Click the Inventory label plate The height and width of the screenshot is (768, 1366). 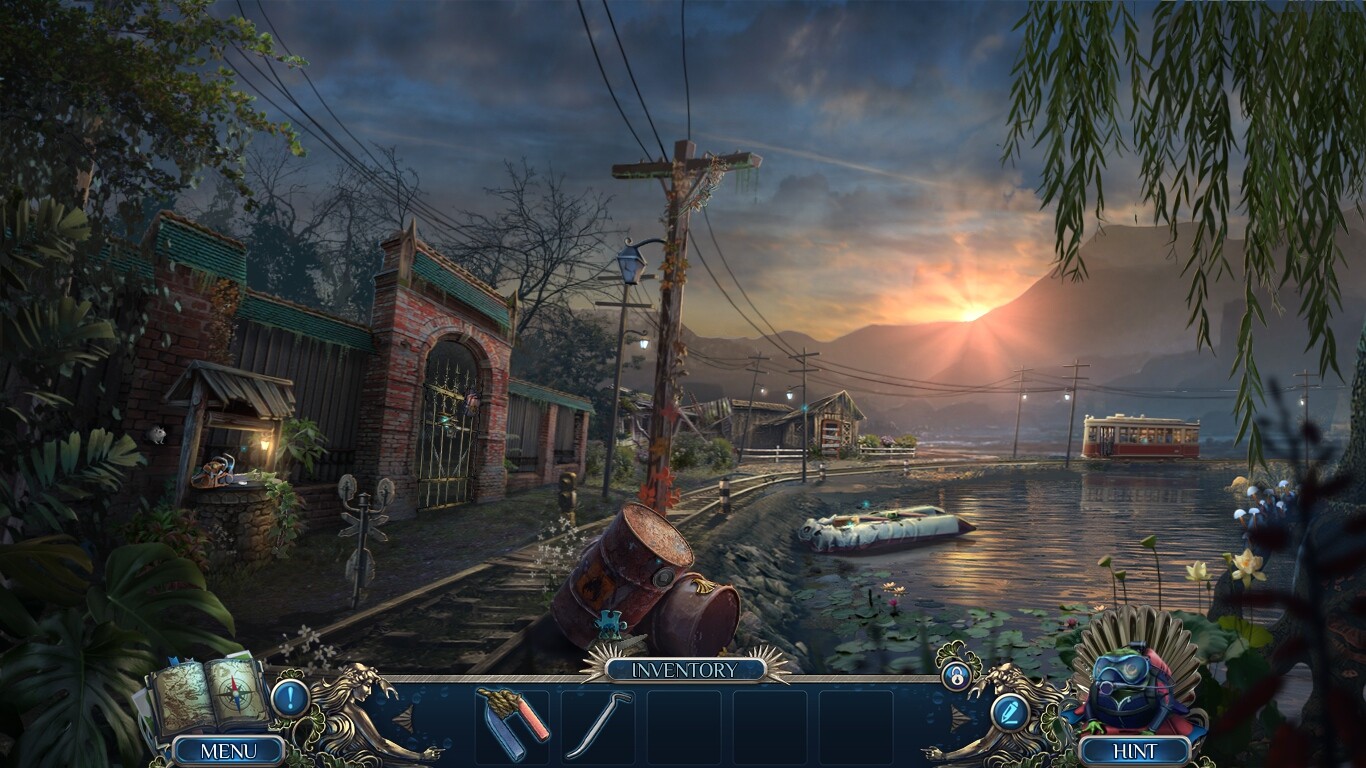[x=685, y=670]
